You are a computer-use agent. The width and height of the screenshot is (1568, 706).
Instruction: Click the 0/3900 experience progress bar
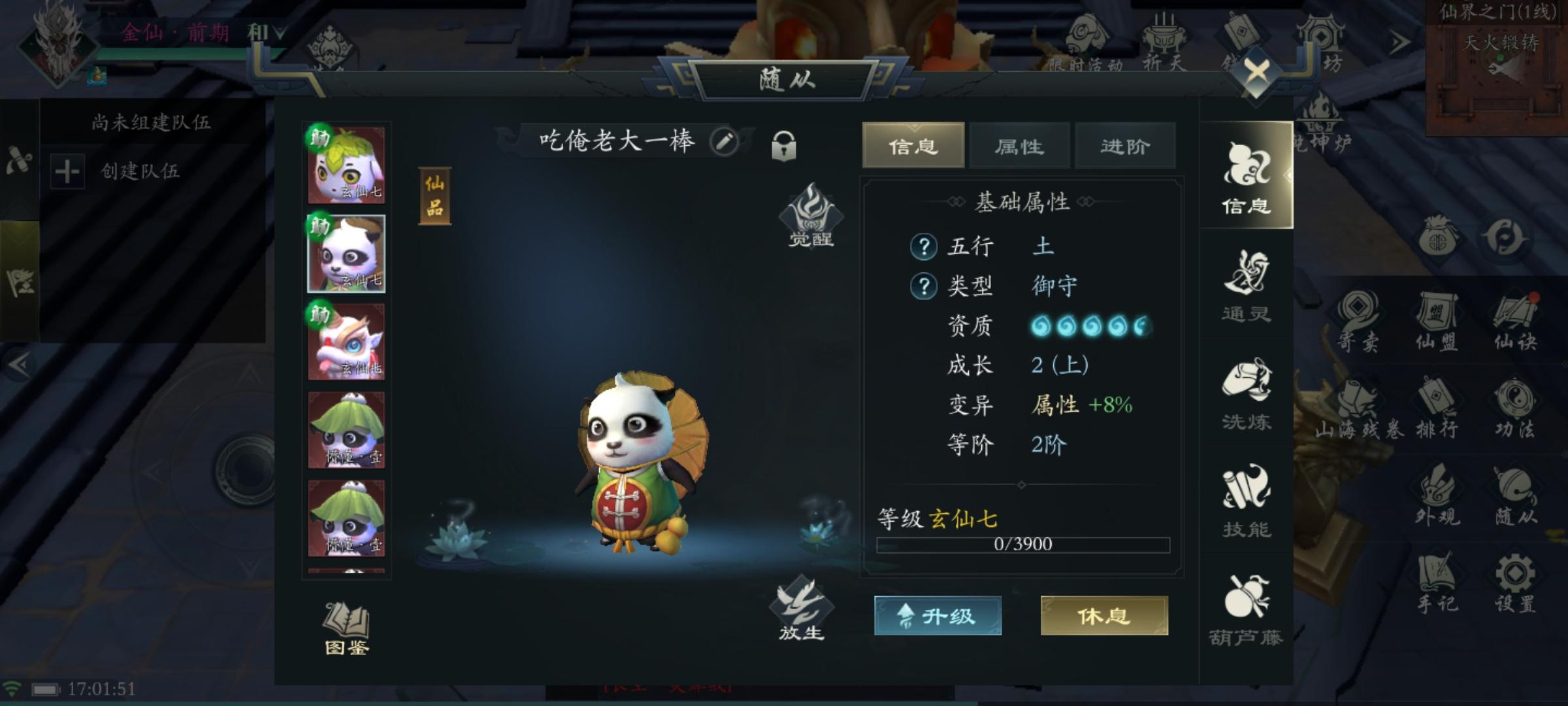(x=1022, y=545)
